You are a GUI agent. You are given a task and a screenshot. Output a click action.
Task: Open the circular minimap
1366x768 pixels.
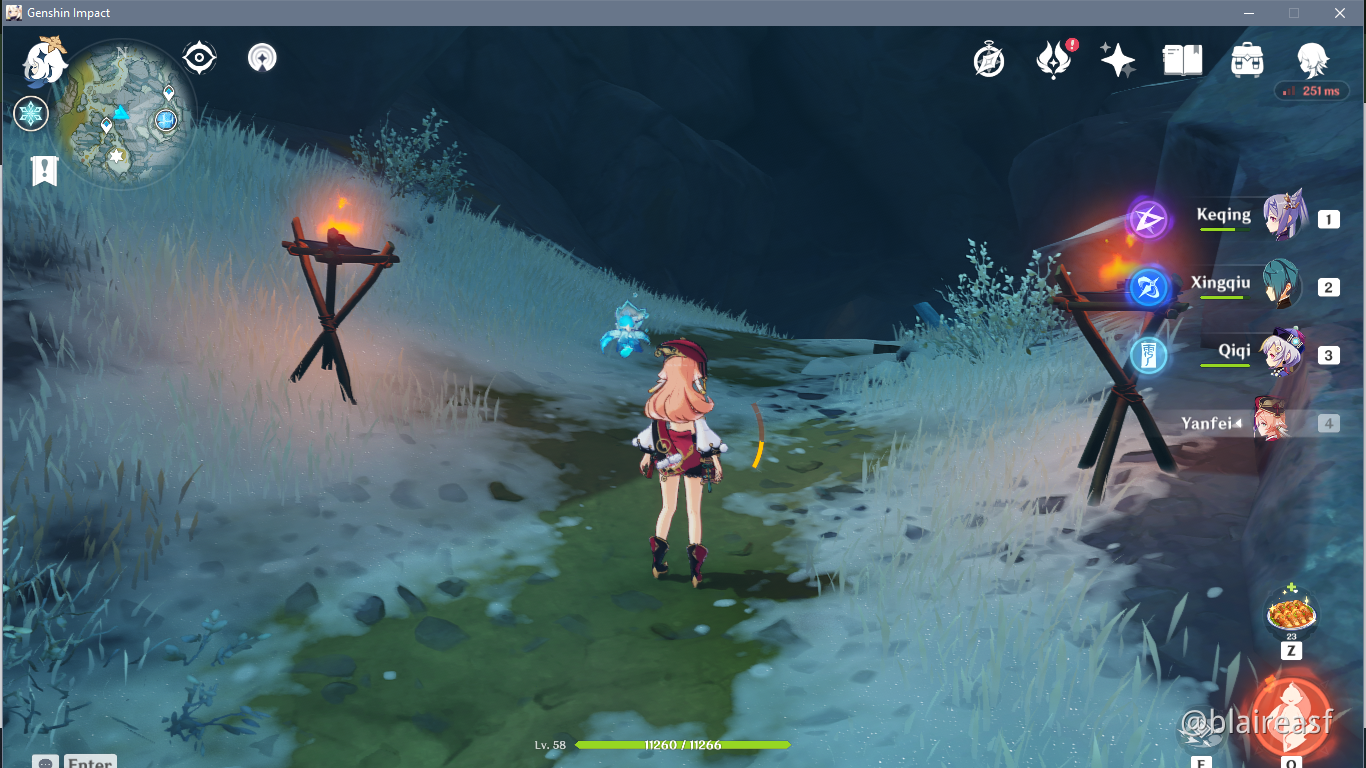tap(123, 113)
